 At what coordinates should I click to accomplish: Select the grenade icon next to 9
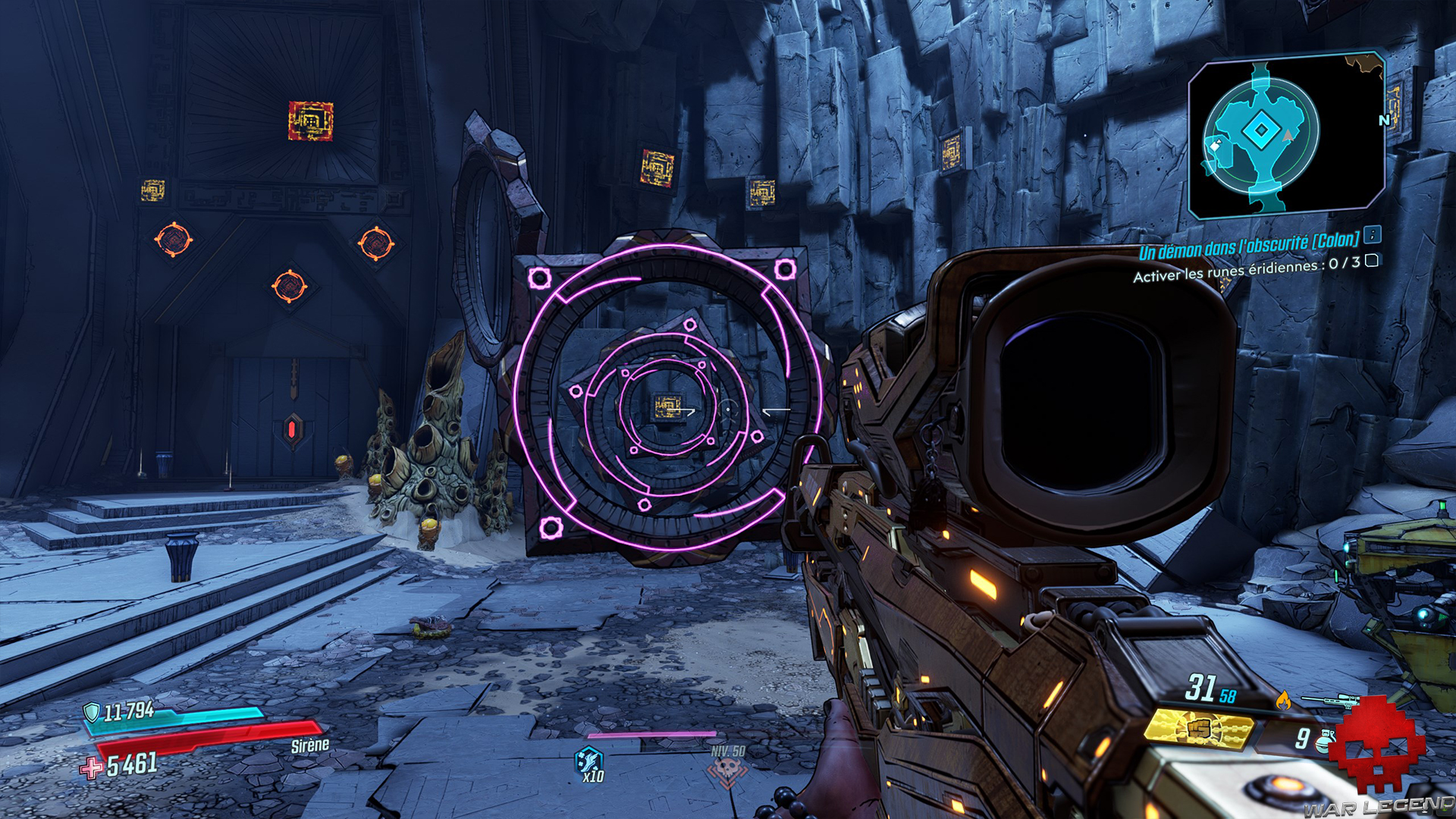[1326, 737]
